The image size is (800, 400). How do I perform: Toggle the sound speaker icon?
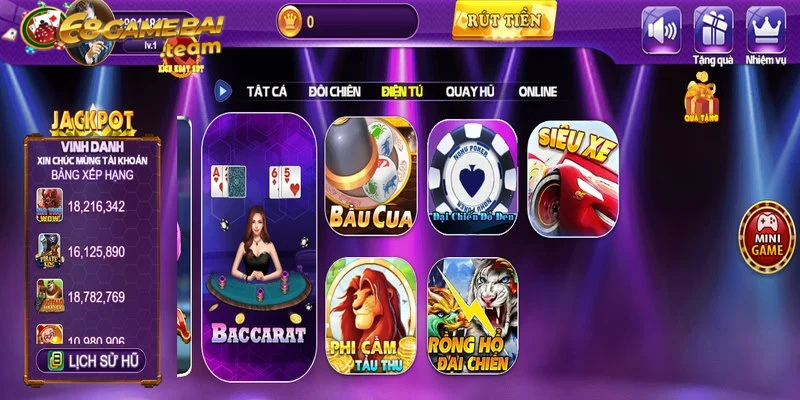(661, 28)
